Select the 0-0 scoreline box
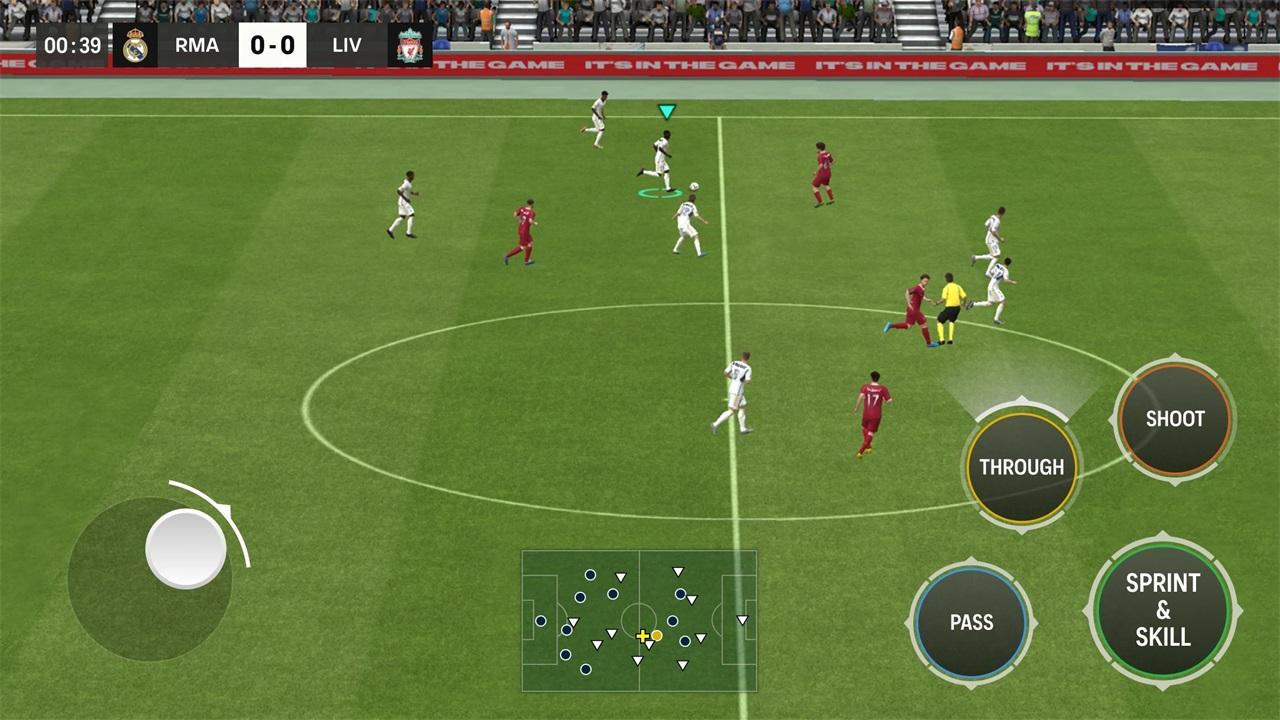The height and width of the screenshot is (720, 1280). click(x=272, y=45)
